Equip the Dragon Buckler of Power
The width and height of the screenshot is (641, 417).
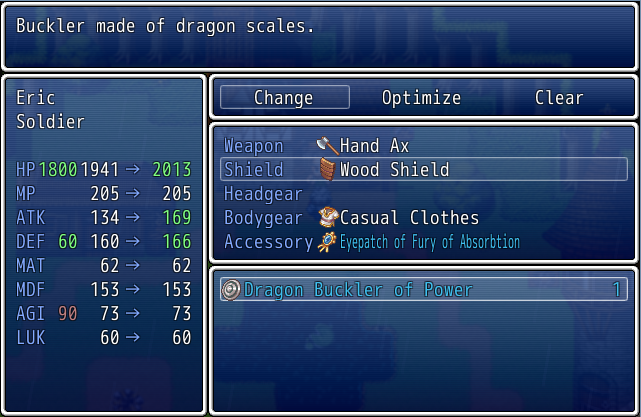(423, 290)
